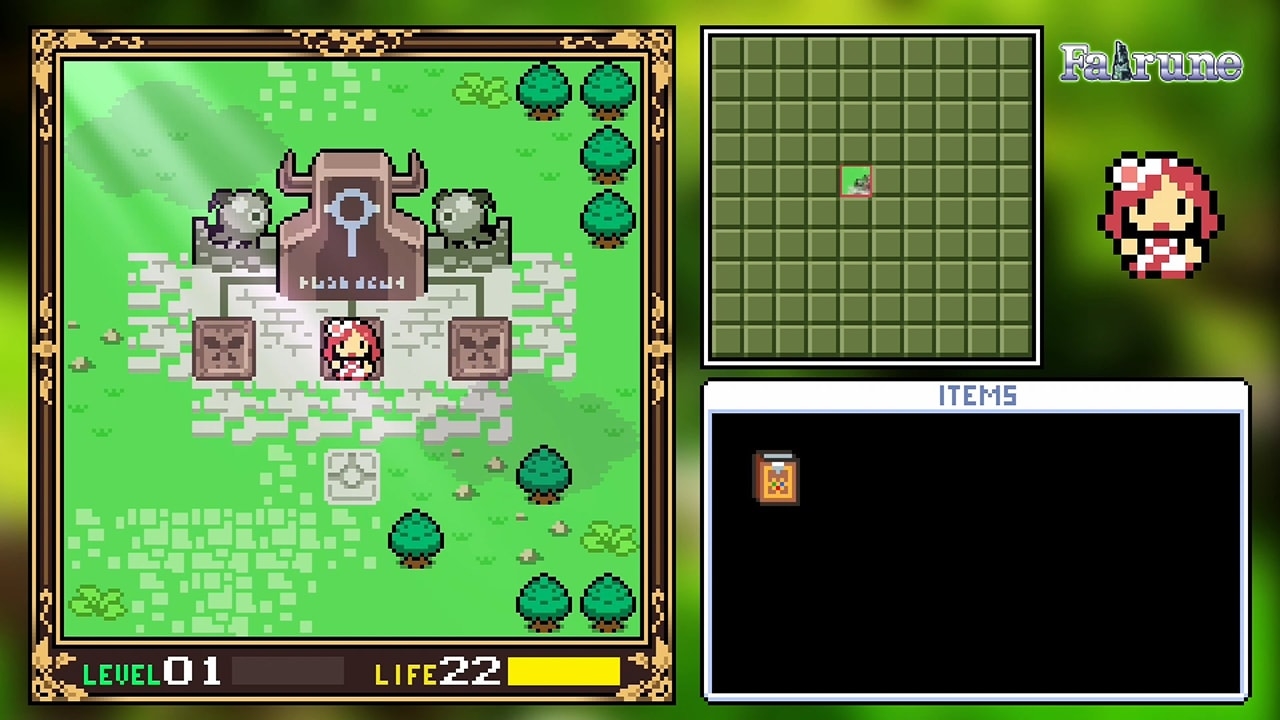Open the minimap overview grid

click(x=870, y=195)
